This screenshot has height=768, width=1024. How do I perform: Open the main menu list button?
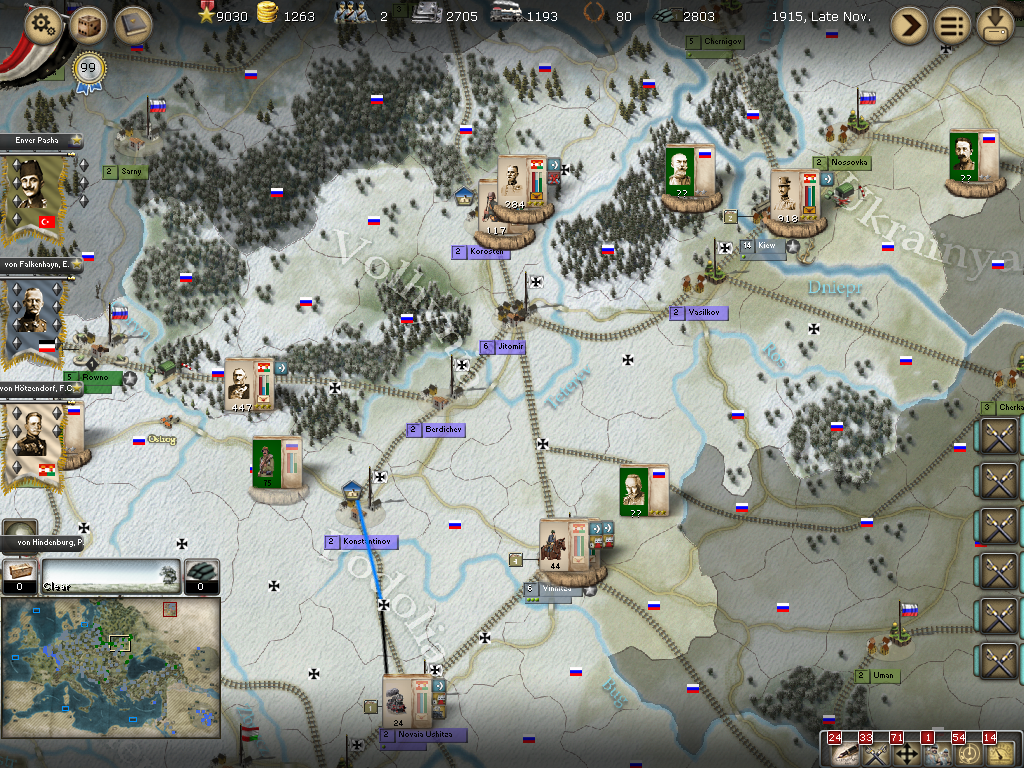952,25
